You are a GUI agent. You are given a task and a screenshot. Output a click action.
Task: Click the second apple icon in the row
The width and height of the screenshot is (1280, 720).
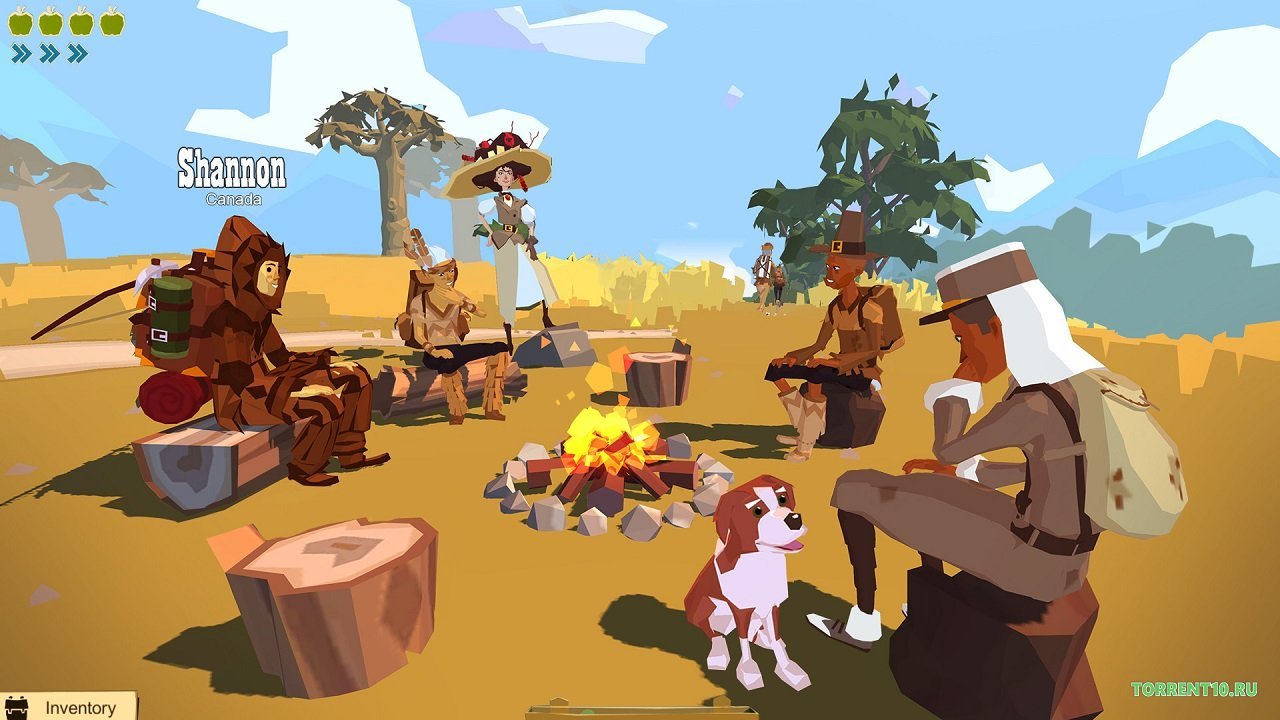pyautogui.click(x=50, y=23)
